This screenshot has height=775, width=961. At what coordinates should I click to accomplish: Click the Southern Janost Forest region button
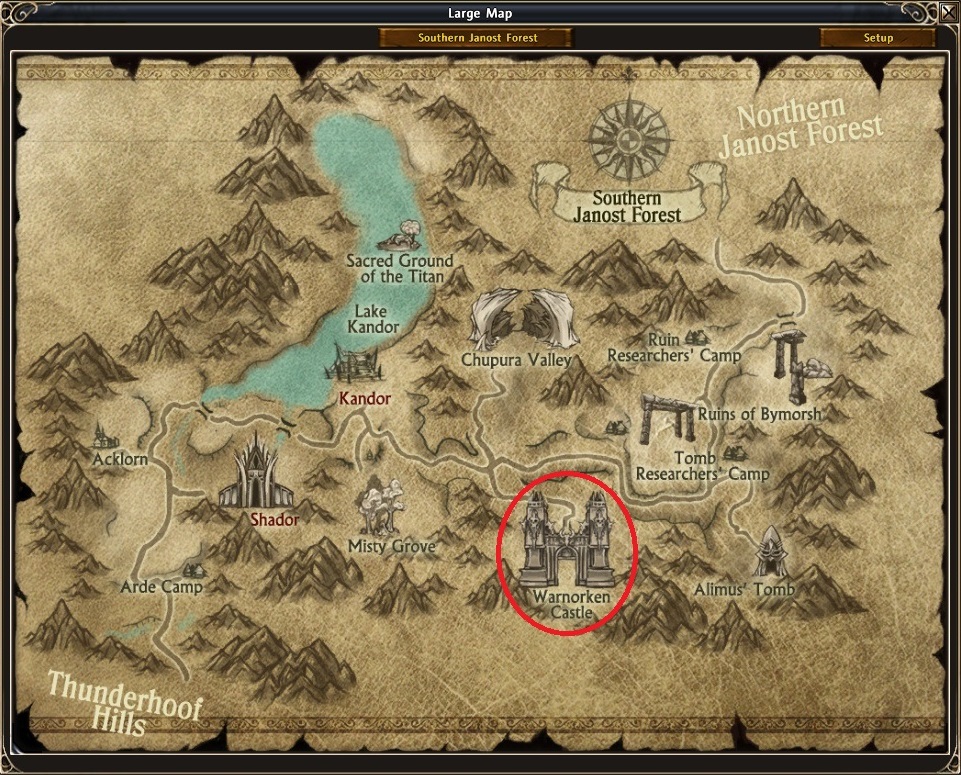point(476,38)
